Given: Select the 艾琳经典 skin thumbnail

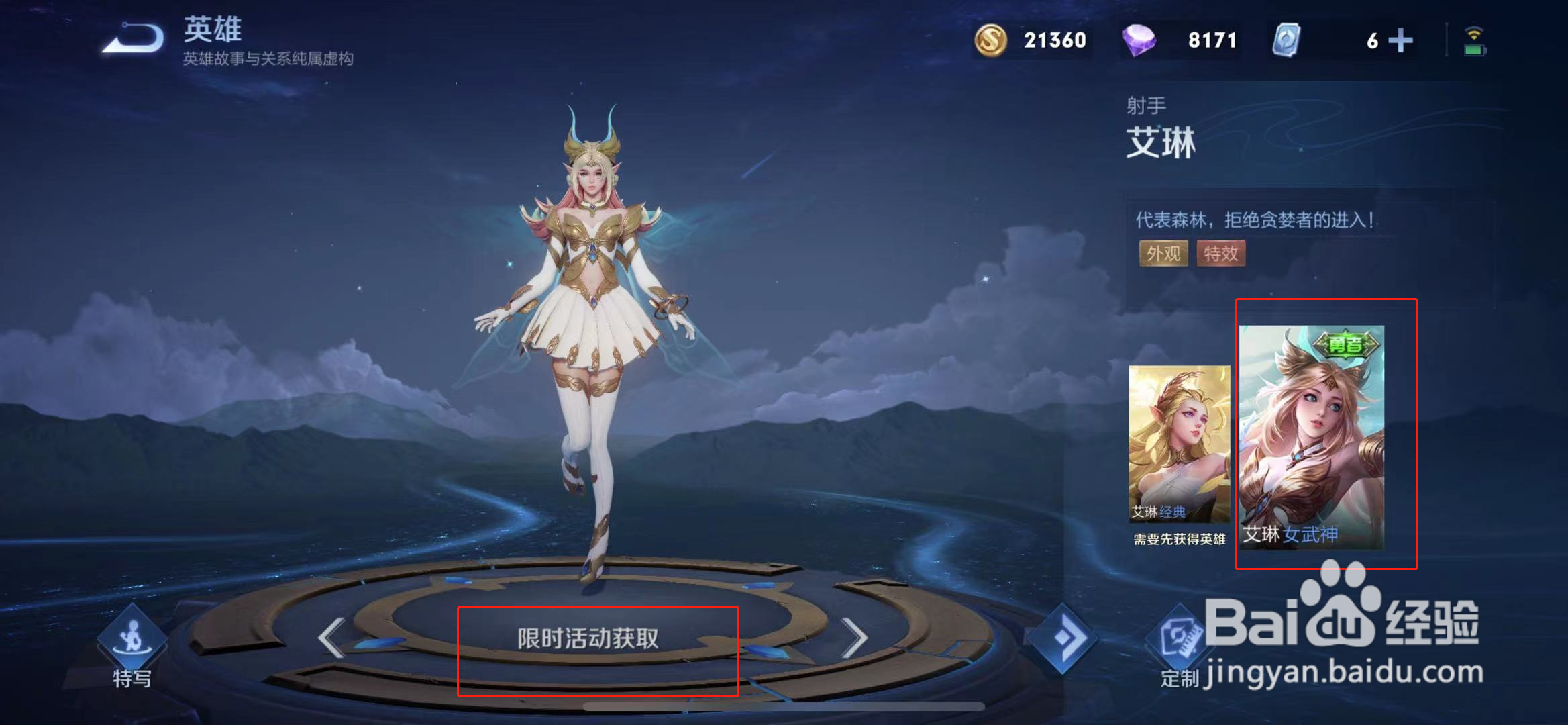Looking at the screenshot, I should pos(1179,443).
